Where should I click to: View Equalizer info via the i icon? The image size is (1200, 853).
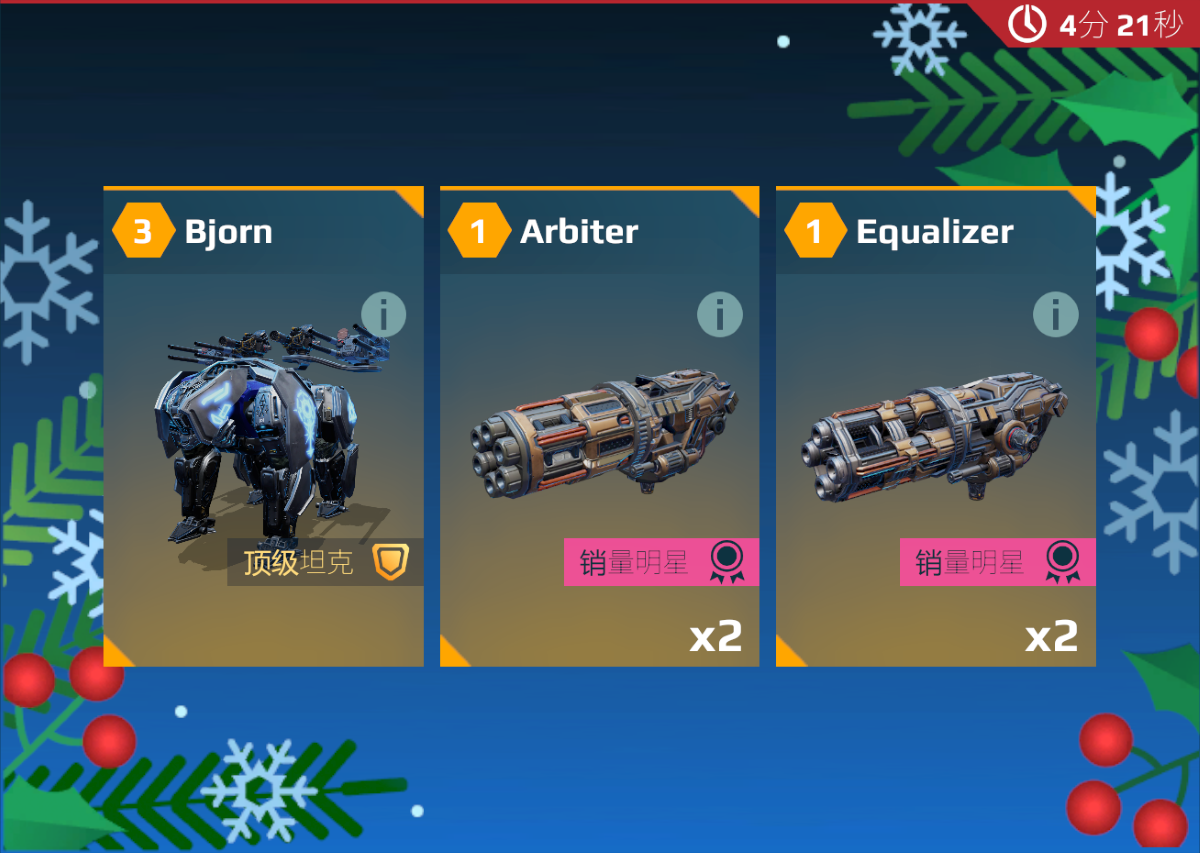coord(1055,315)
